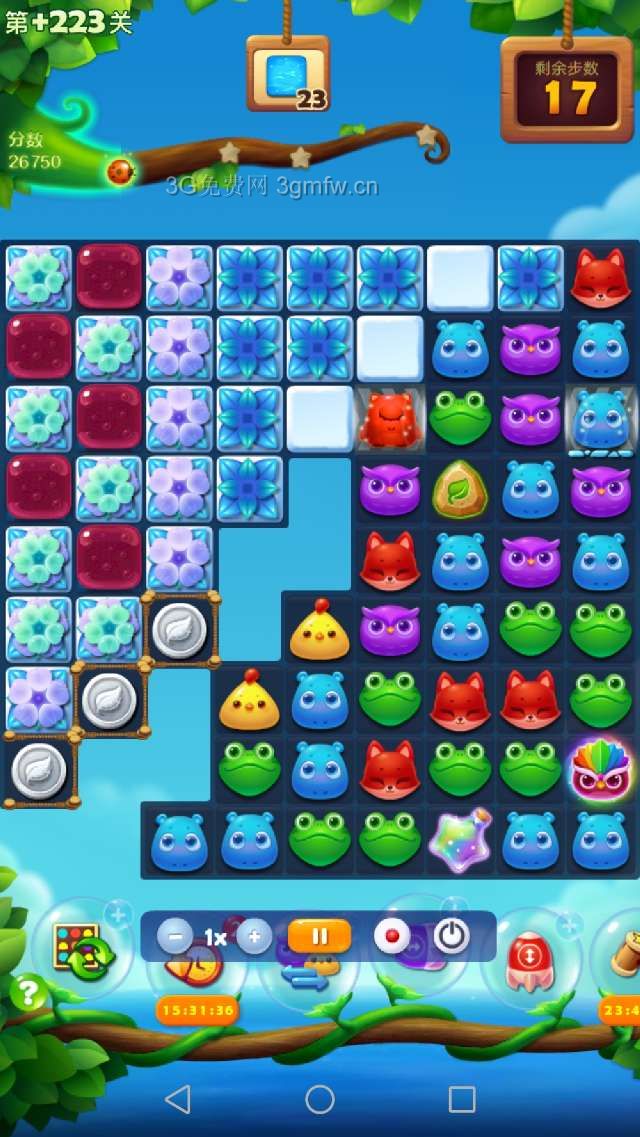Viewport: 640px width, 1137px height.
Task: Tap the Android back navigation button
Action: point(178,1099)
